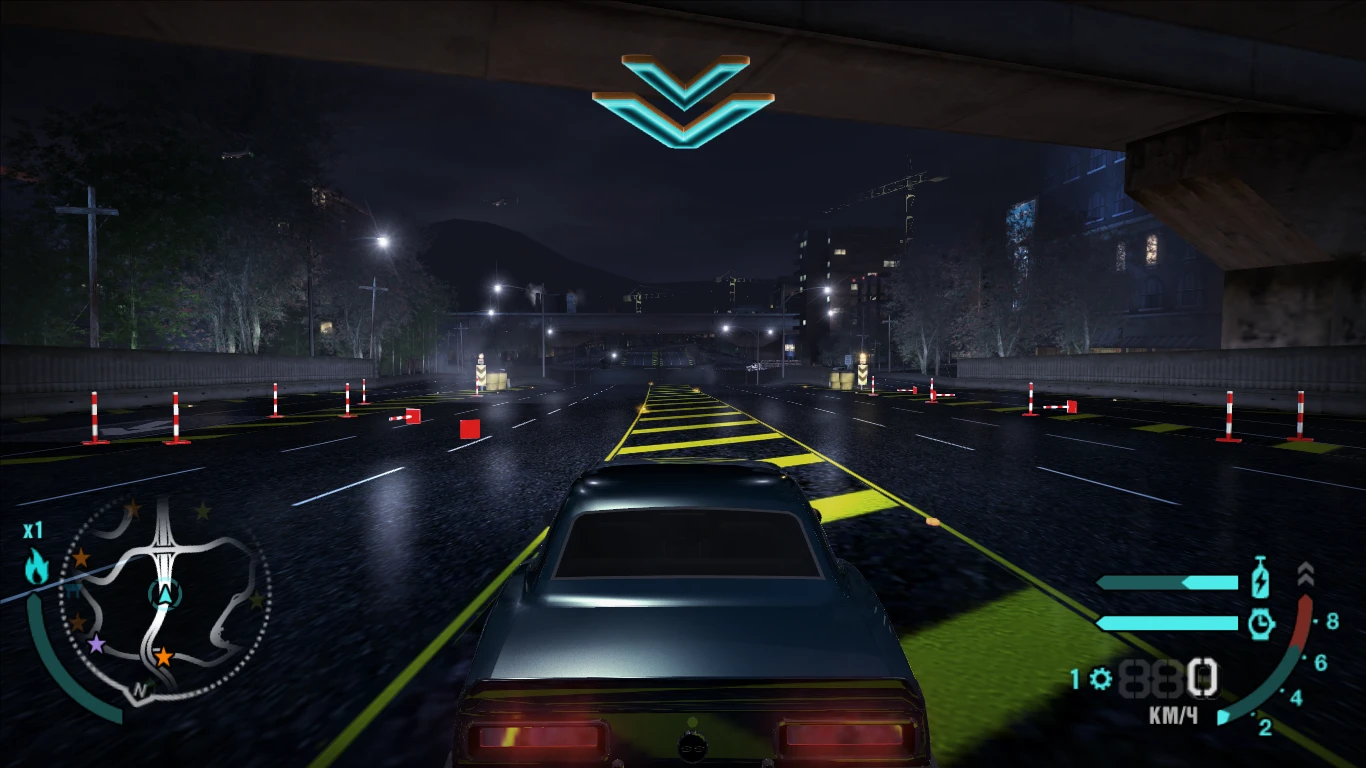Image resolution: width=1366 pixels, height=768 pixels.
Task: Select the teal flame heat icon
Action: (36, 567)
